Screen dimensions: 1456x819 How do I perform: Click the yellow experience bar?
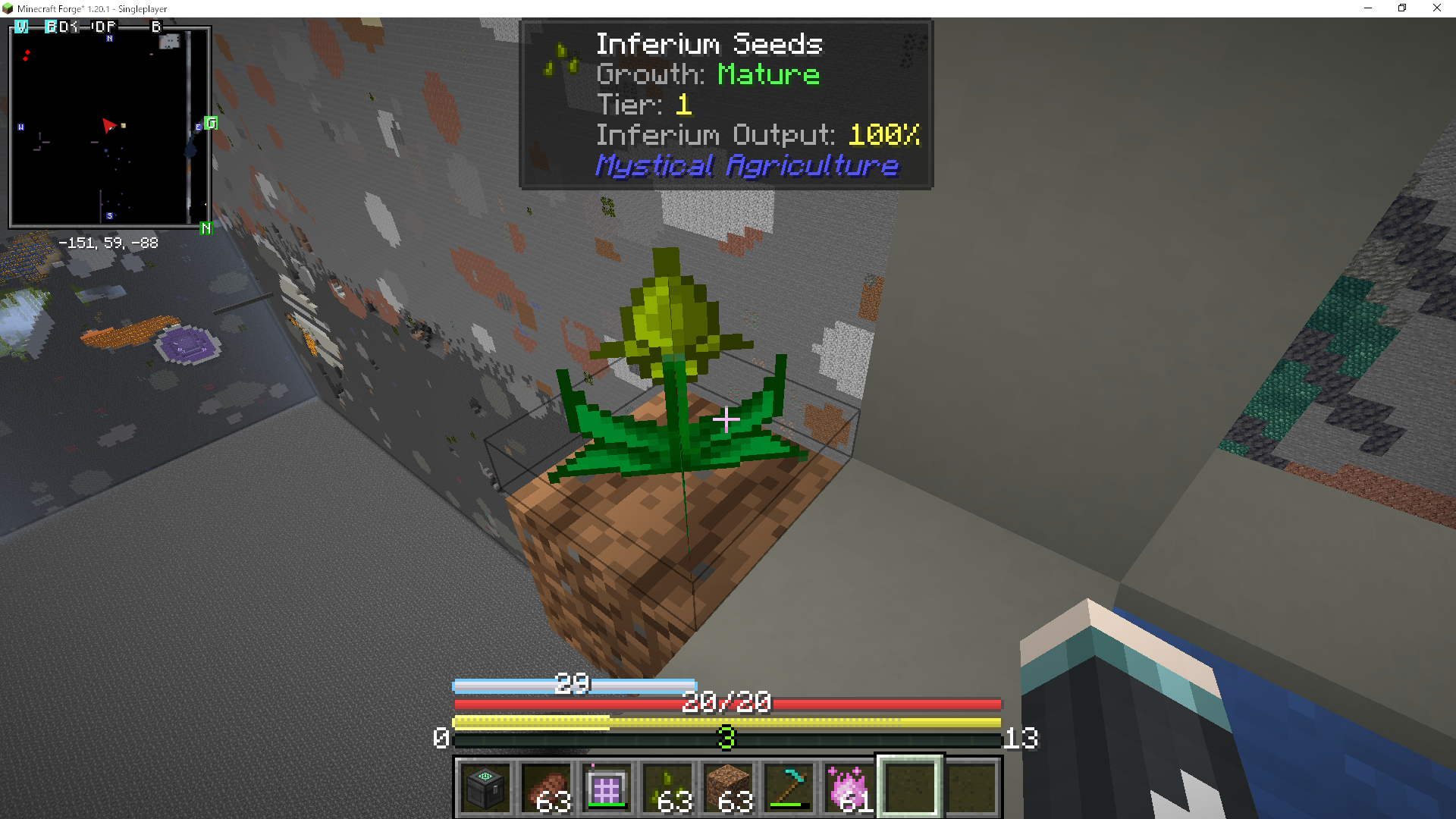coord(724,723)
